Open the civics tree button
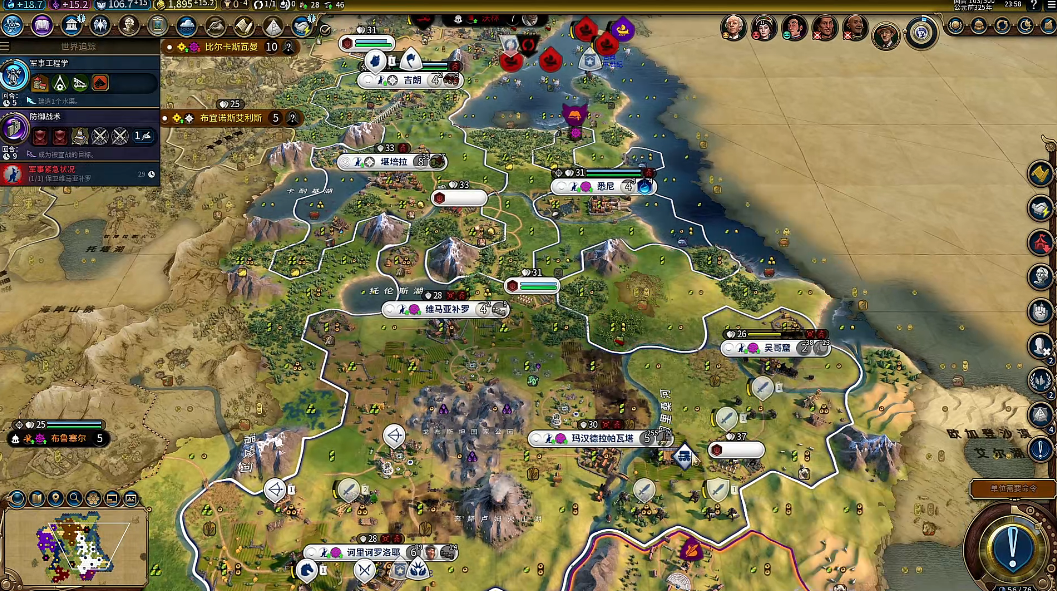 pos(42,26)
